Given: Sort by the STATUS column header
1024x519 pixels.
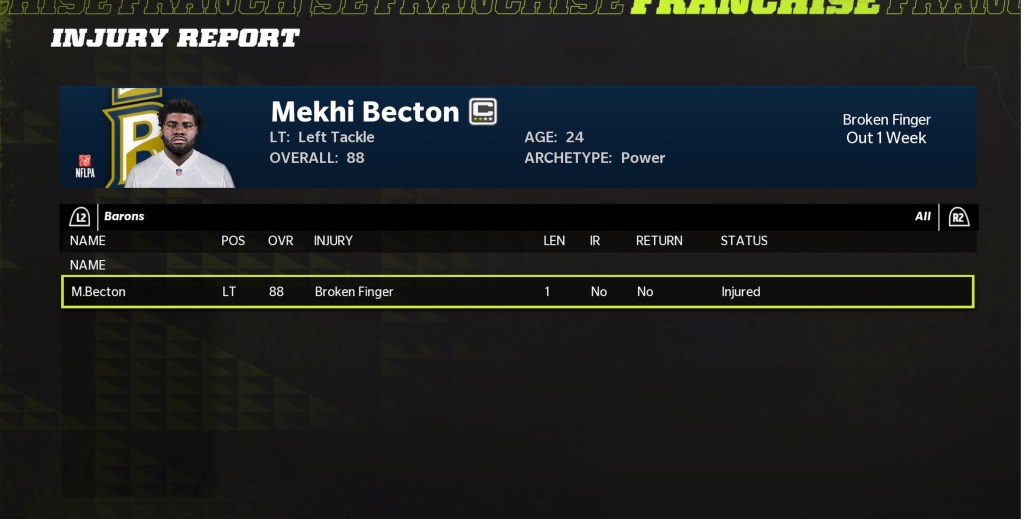Looking at the screenshot, I should [744, 241].
